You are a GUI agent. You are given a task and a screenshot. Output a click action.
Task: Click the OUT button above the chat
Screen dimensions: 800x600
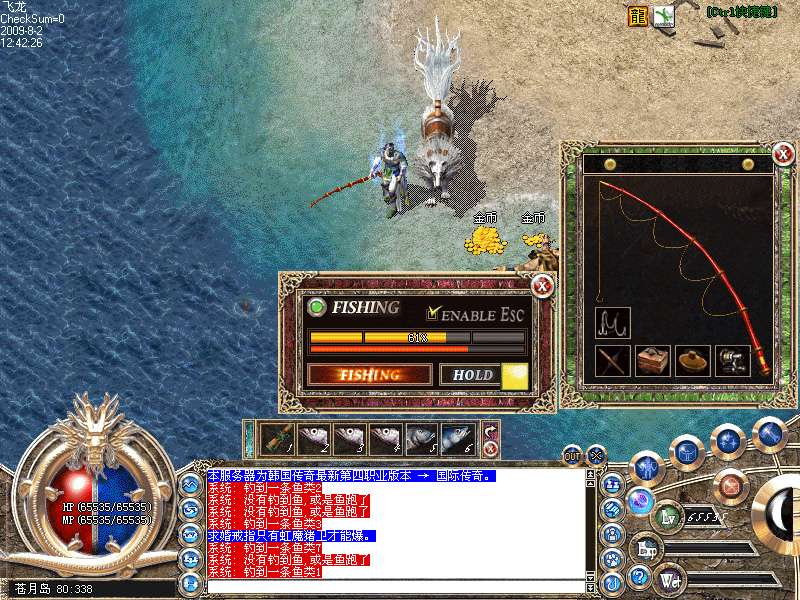point(572,455)
